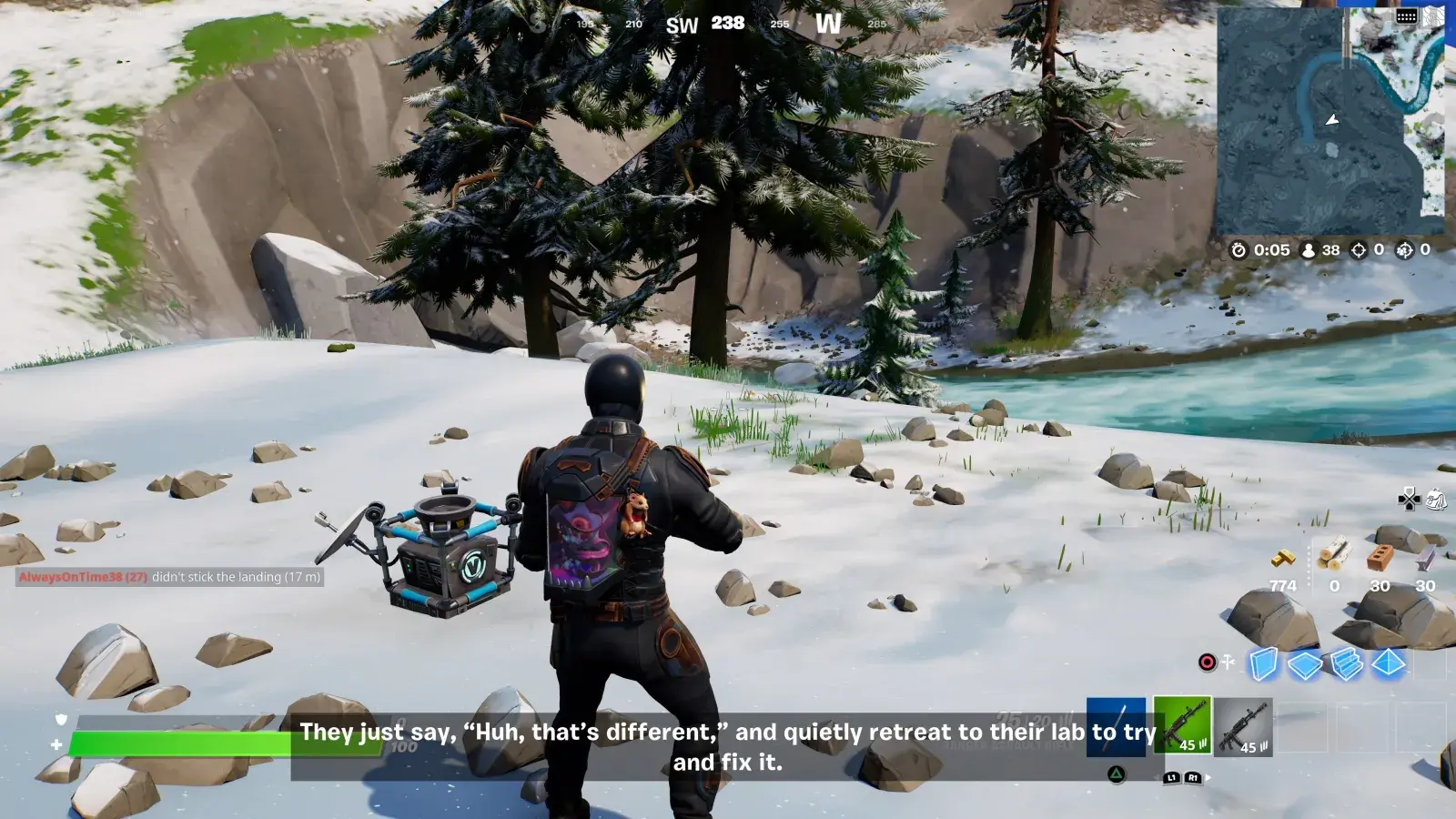Select the green assault rifle slot
Viewport: 1456px width, 819px height.
(x=1182, y=725)
